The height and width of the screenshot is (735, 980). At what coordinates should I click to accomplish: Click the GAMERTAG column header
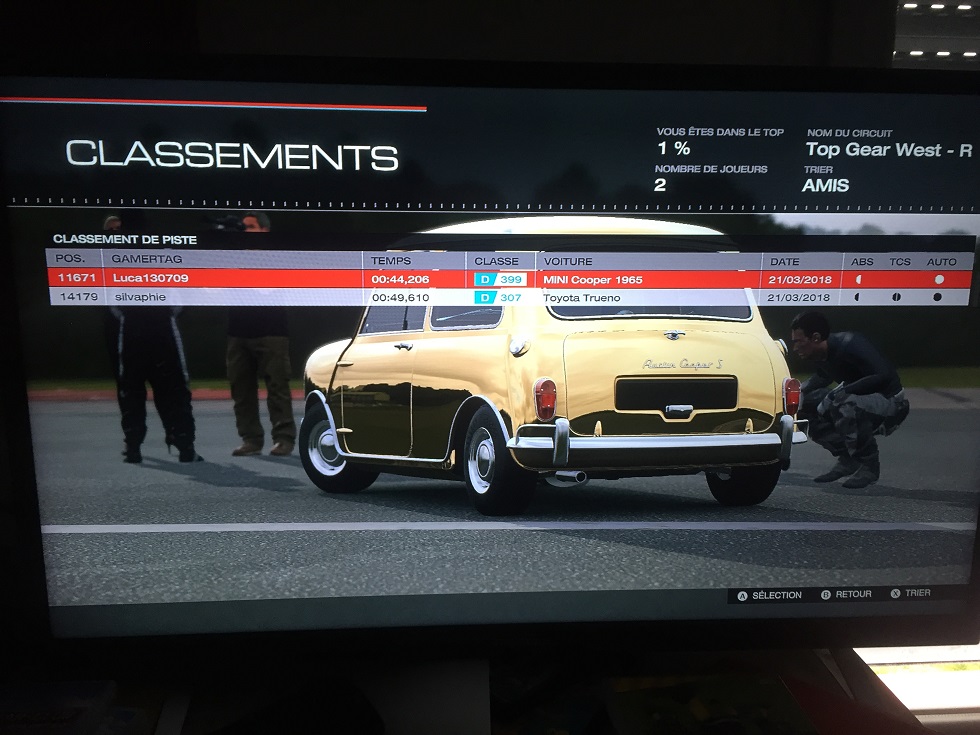(x=147, y=260)
